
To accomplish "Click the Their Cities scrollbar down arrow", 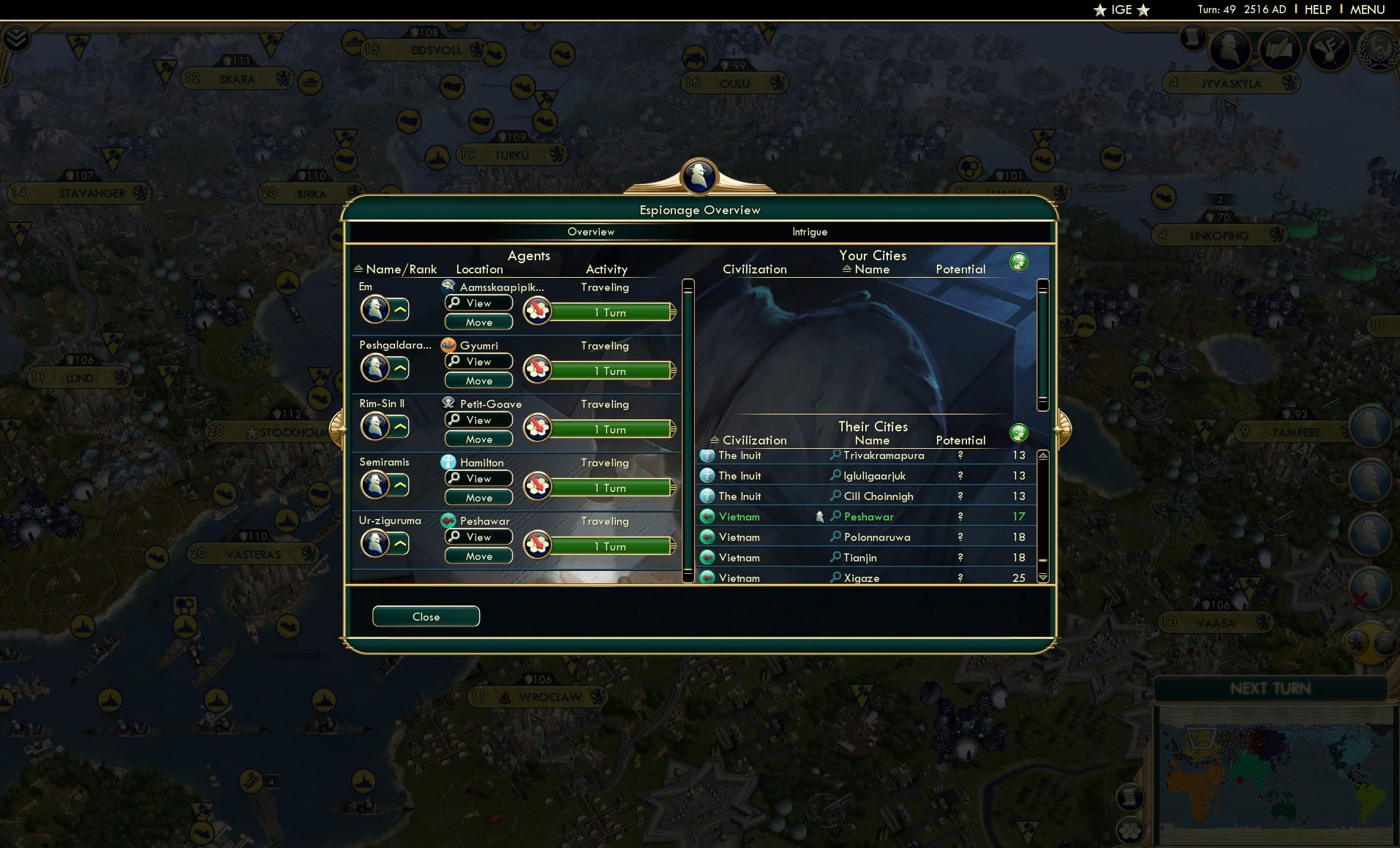I will click(1042, 577).
